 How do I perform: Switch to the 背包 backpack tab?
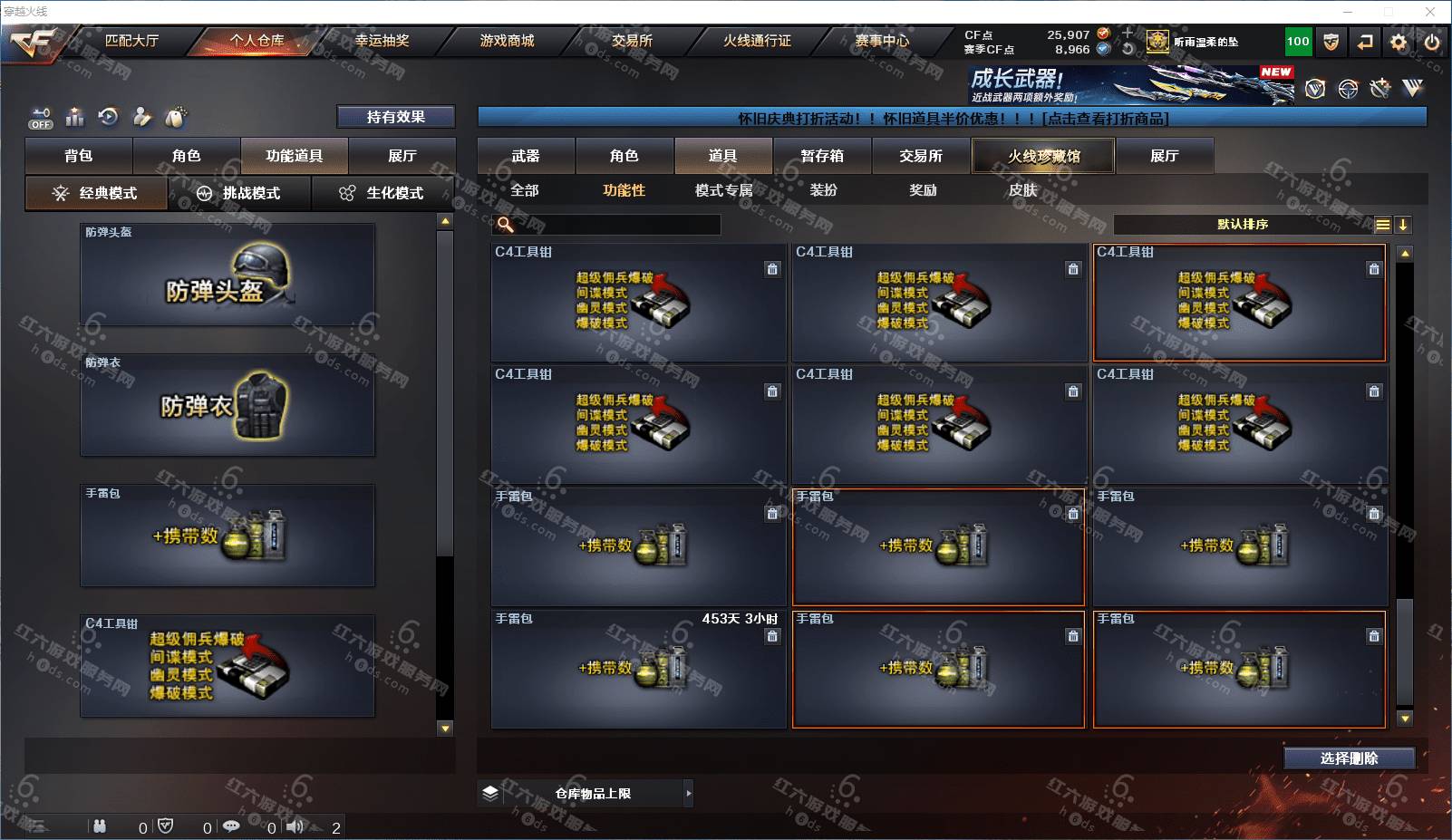(x=79, y=156)
